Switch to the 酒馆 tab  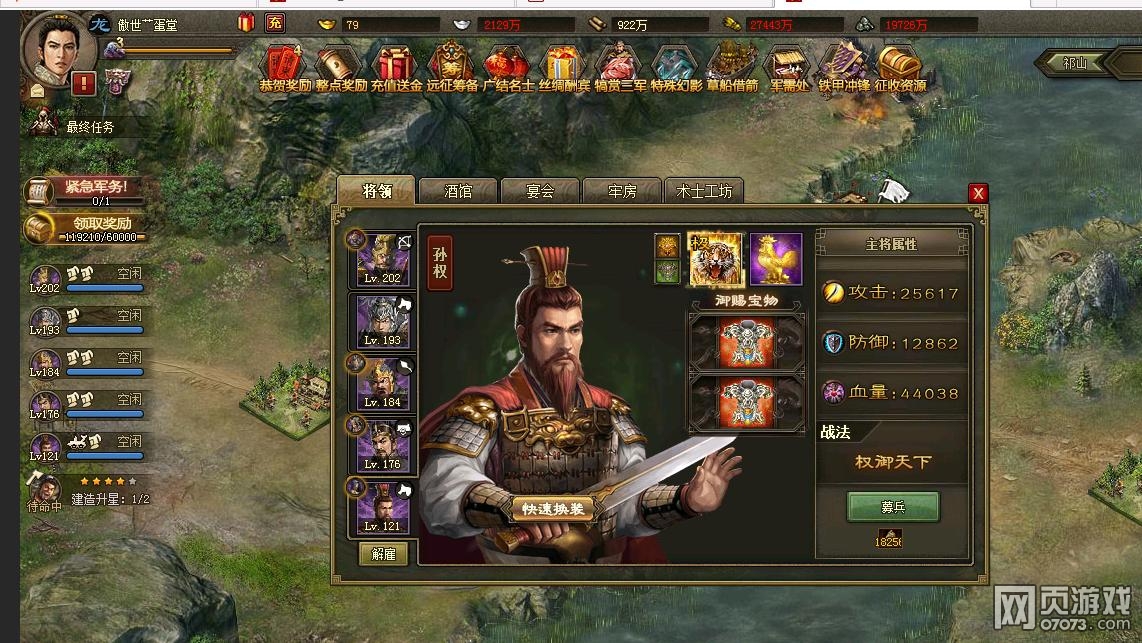(x=457, y=191)
